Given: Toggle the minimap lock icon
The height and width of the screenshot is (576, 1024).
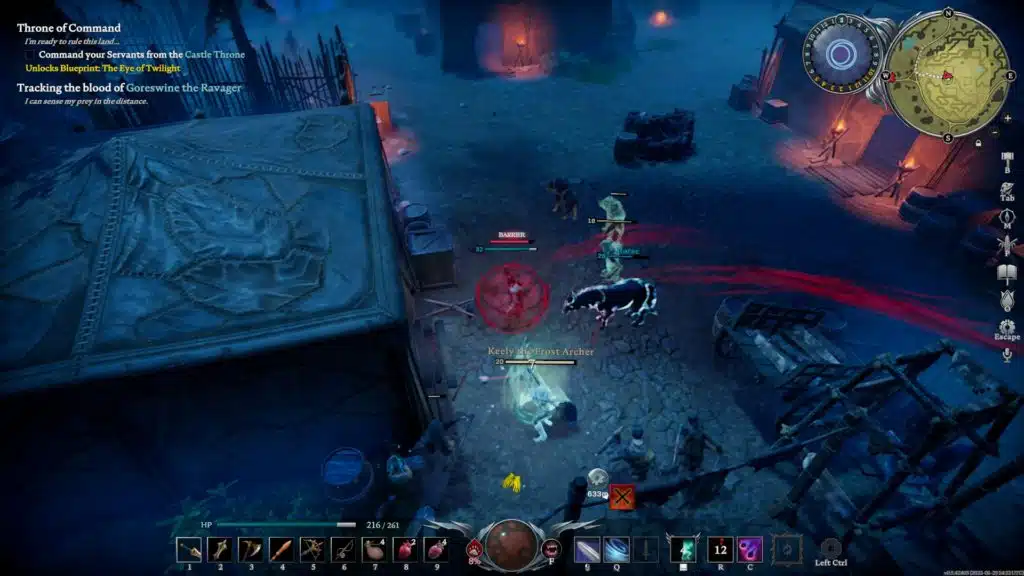Looking at the screenshot, I should point(979,144).
